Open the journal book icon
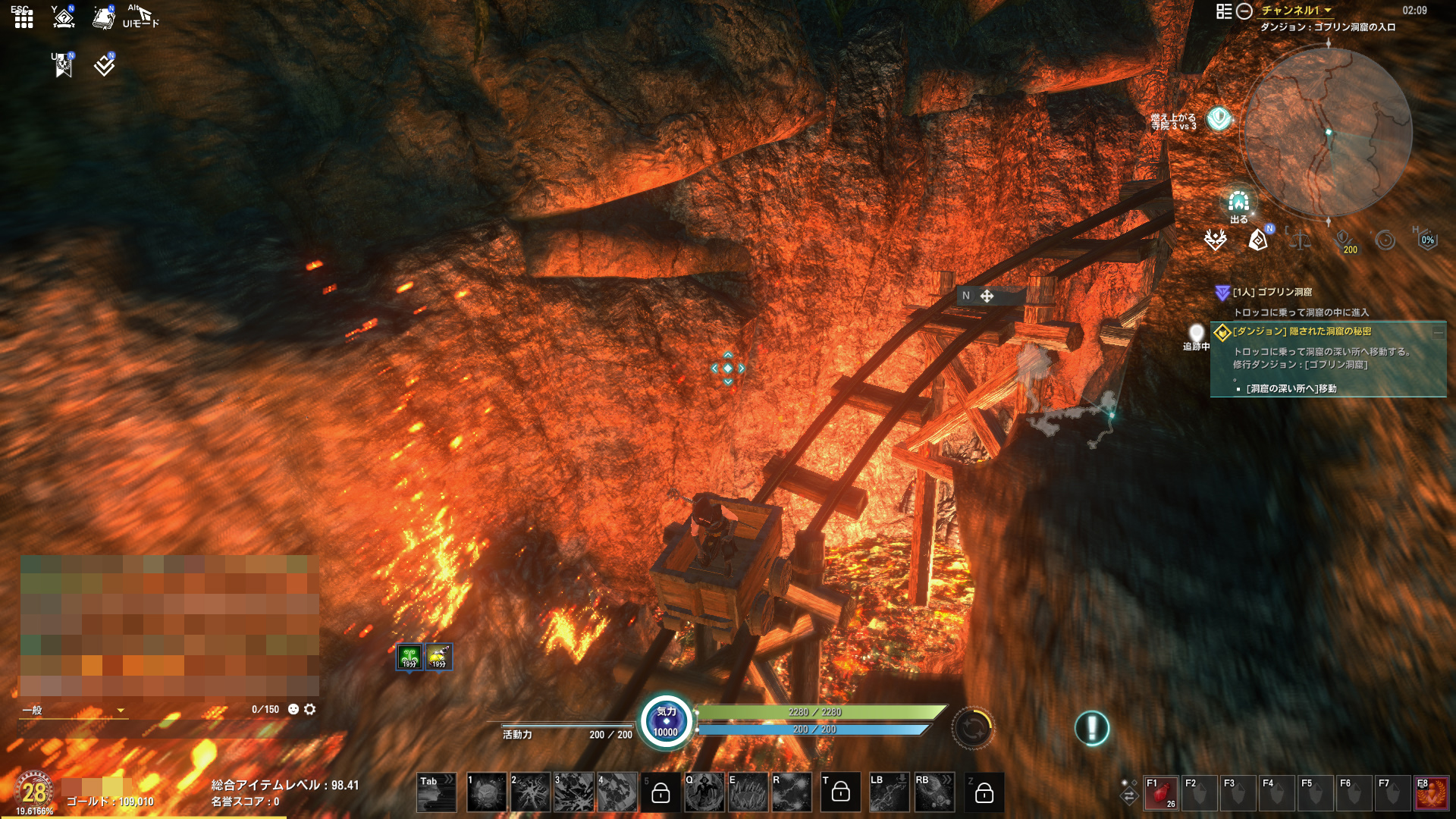This screenshot has height=819, width=1456. point(103,18)
